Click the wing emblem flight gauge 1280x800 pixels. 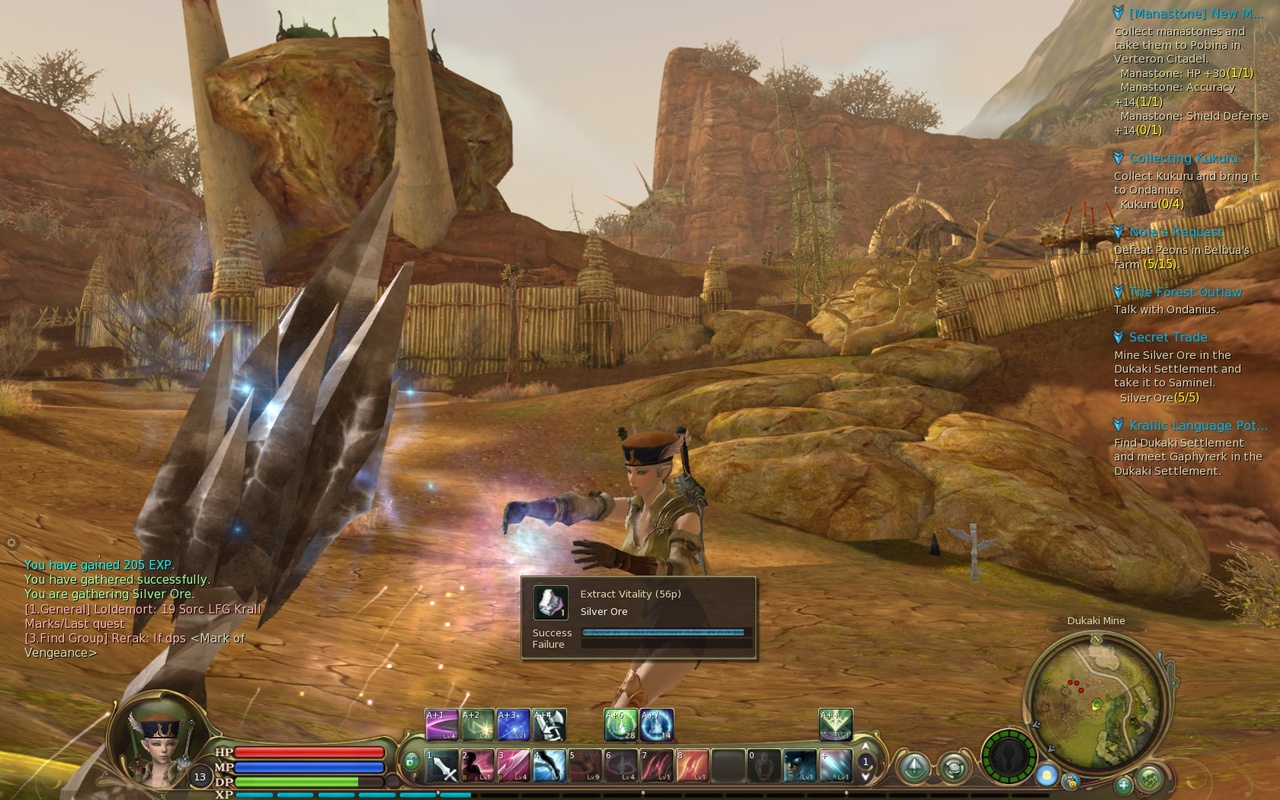[x=1010, y=755]
